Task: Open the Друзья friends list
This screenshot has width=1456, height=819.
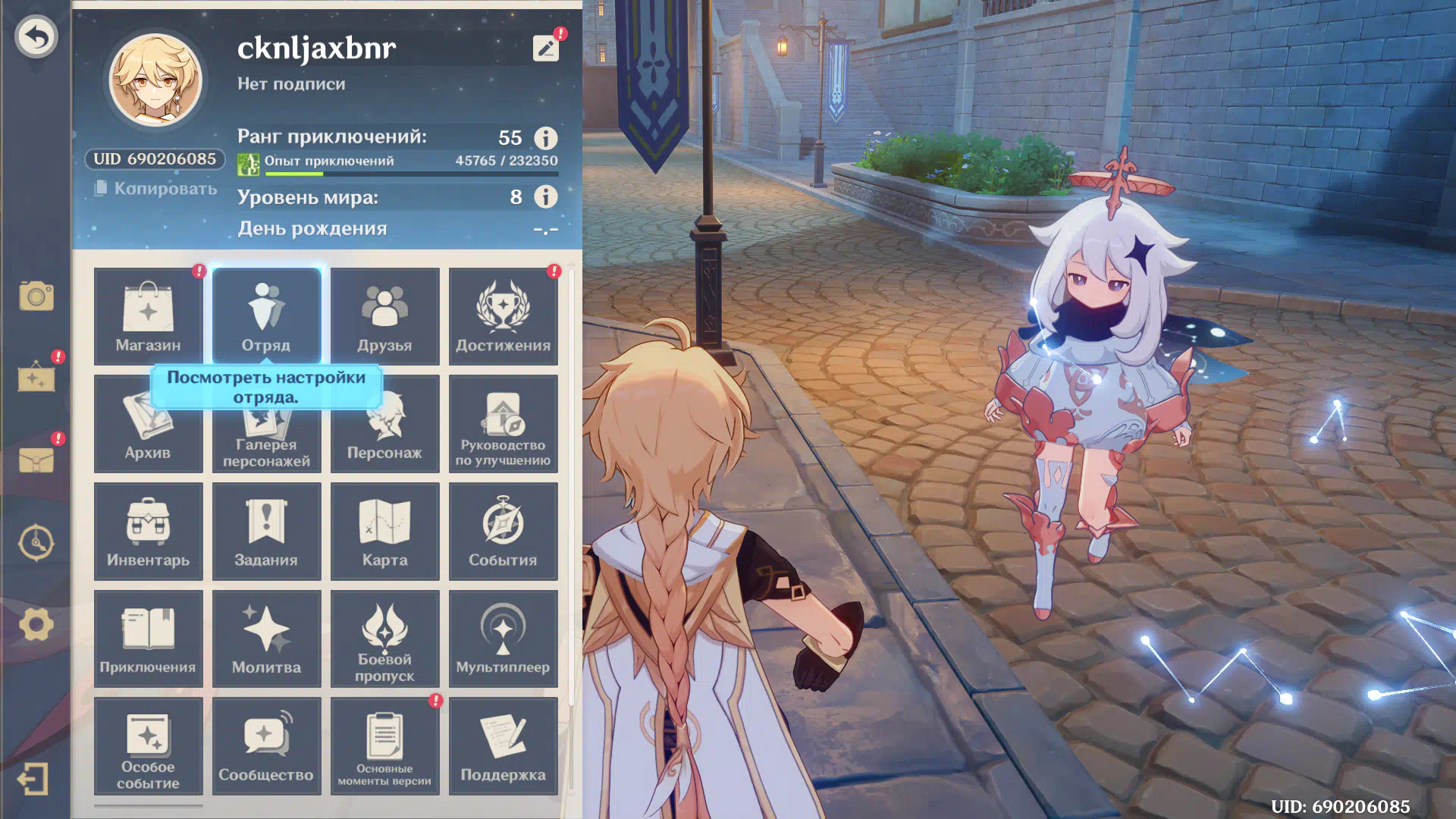Action: coord(384,316)
